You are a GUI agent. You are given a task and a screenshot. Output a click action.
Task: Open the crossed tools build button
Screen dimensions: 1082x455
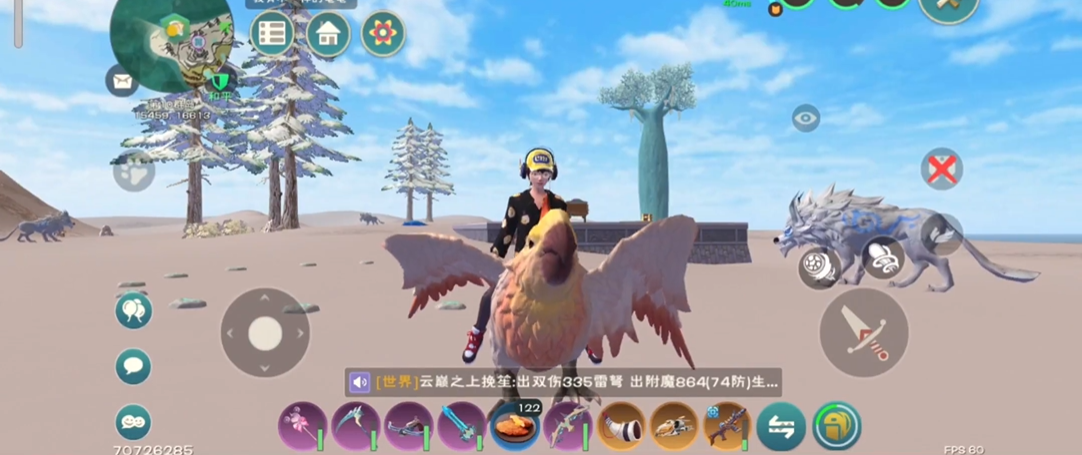(948, 8)
